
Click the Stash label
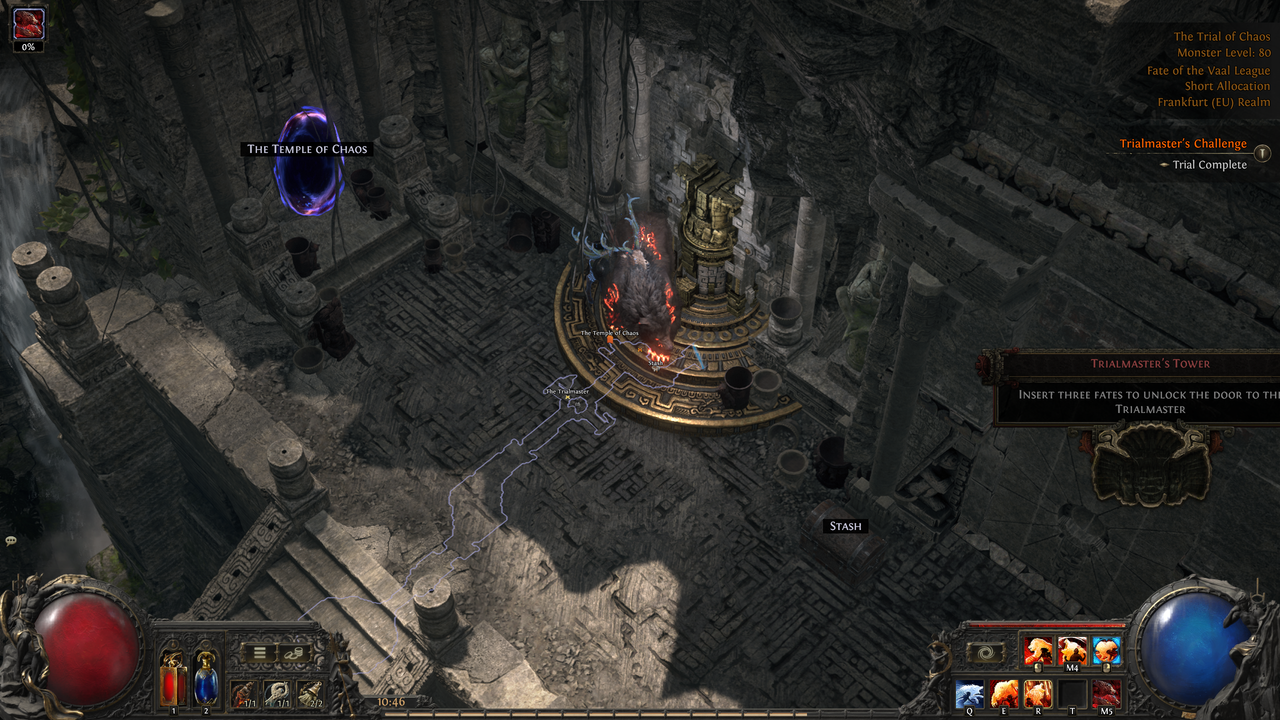(x=845, y=526)
